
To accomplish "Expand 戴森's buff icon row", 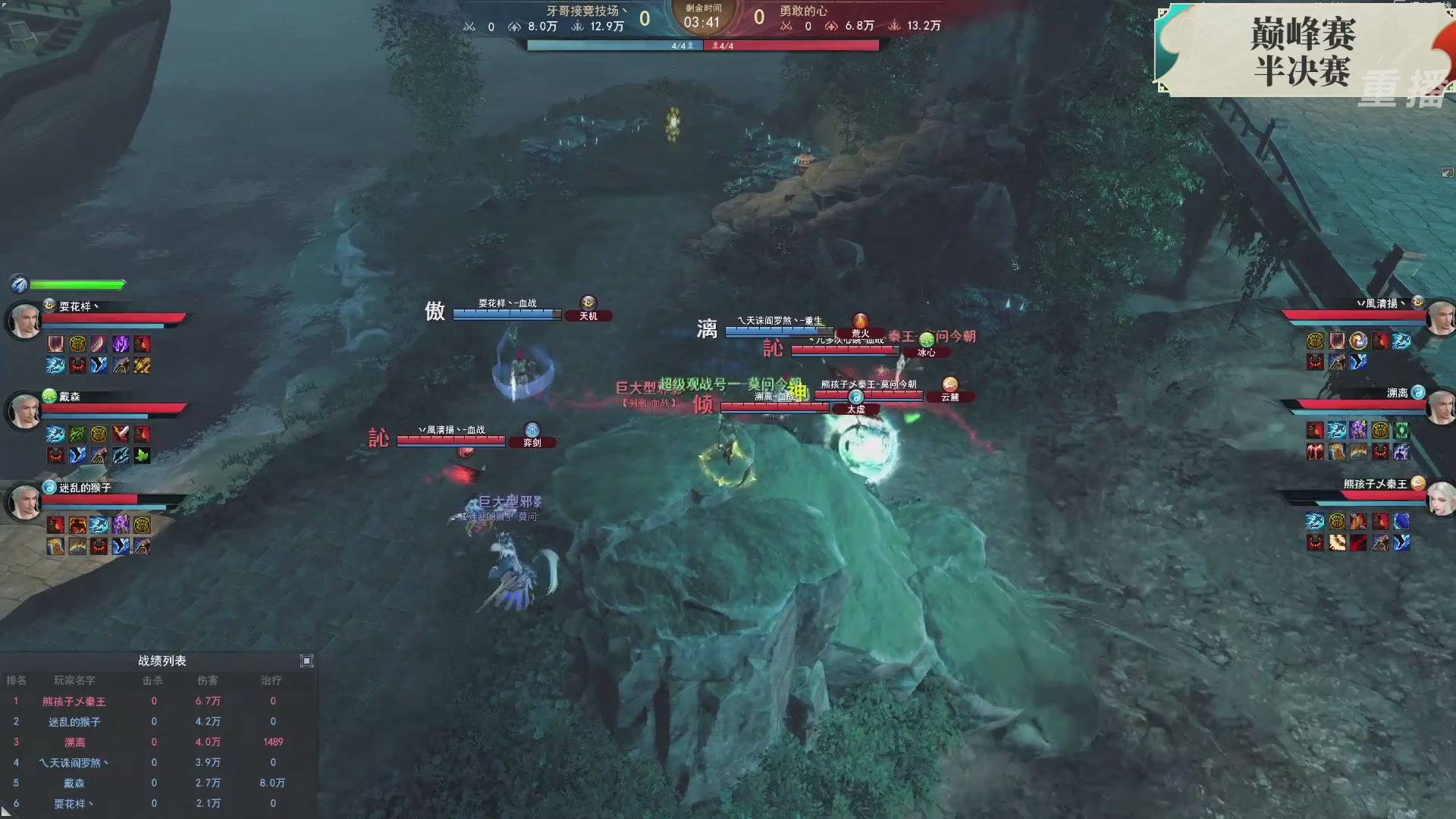I will click(99, 444).
